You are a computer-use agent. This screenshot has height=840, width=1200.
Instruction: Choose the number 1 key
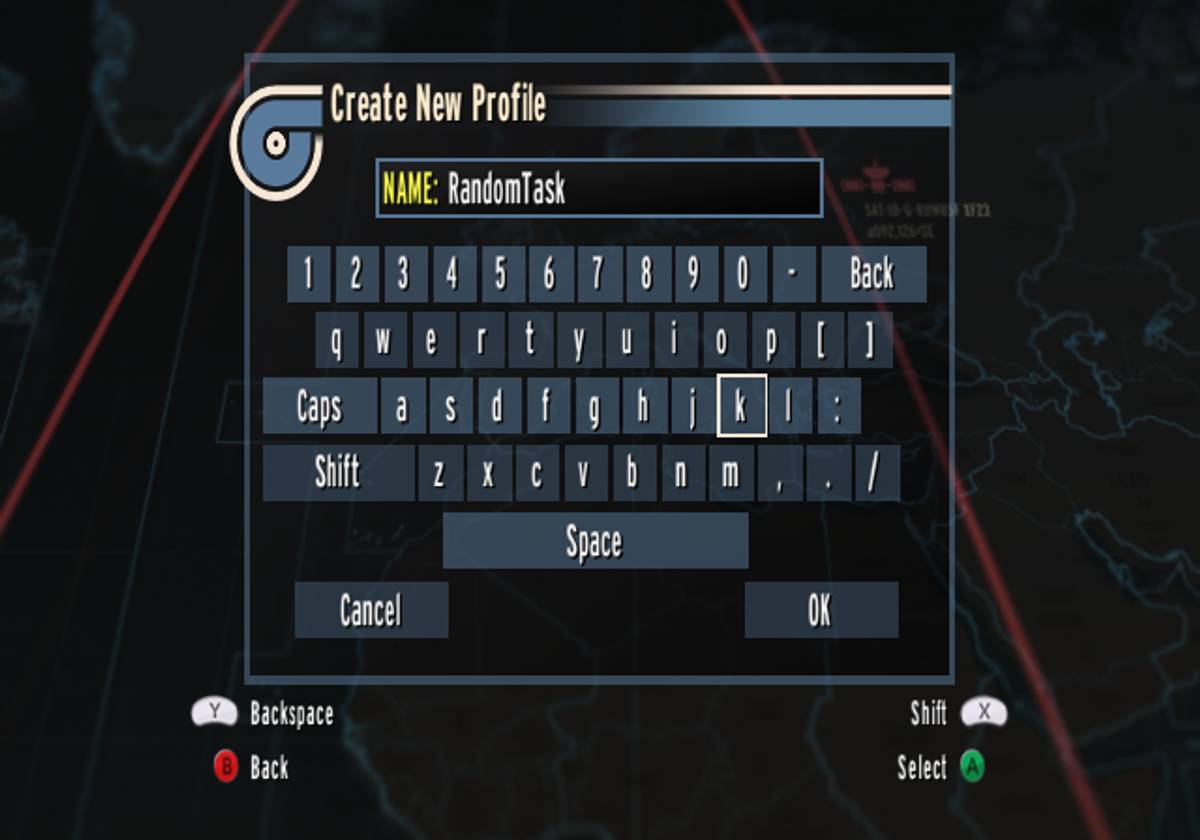click(x=308, y=274)
